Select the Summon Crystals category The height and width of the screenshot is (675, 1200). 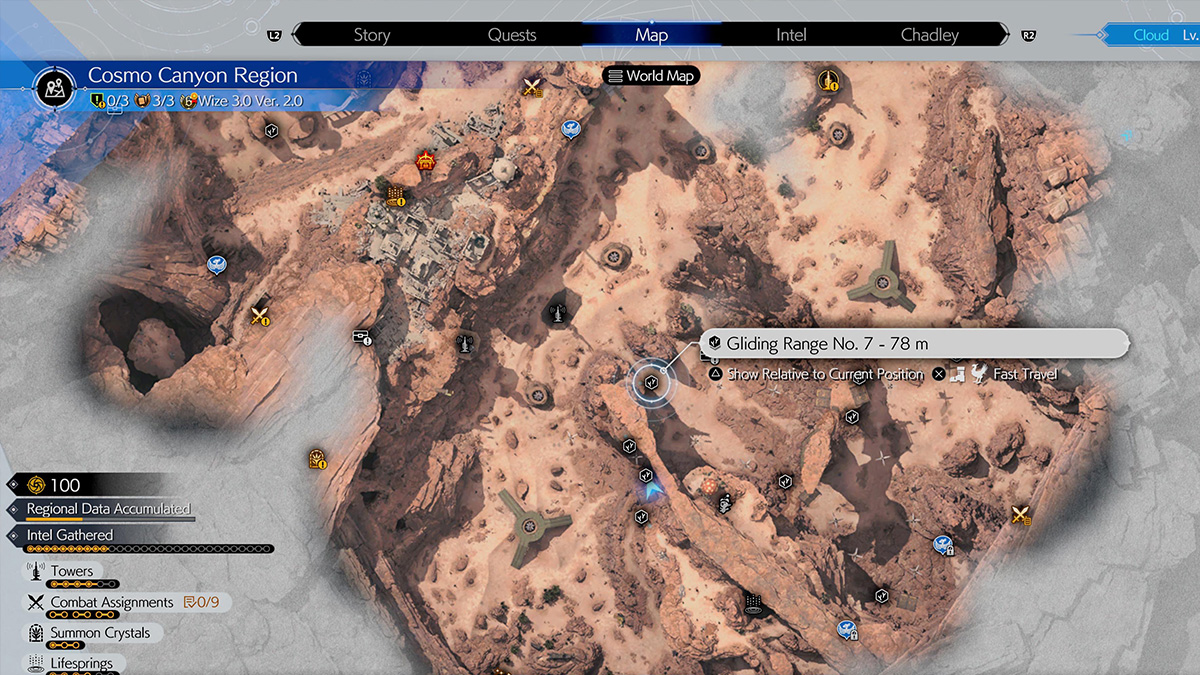click(x=100, y=633)
